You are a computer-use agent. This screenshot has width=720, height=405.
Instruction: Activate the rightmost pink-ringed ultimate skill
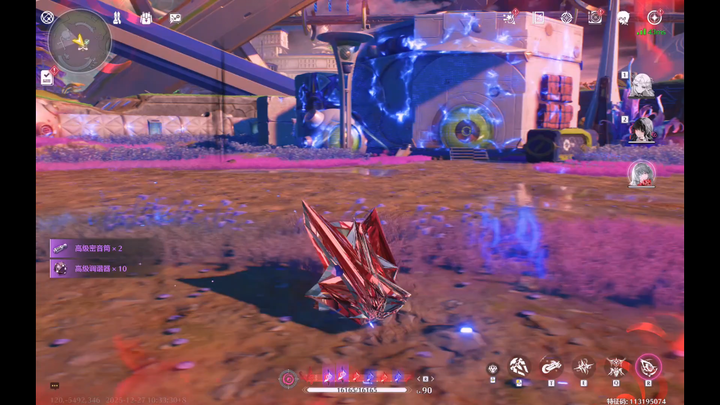click(648, 367)
